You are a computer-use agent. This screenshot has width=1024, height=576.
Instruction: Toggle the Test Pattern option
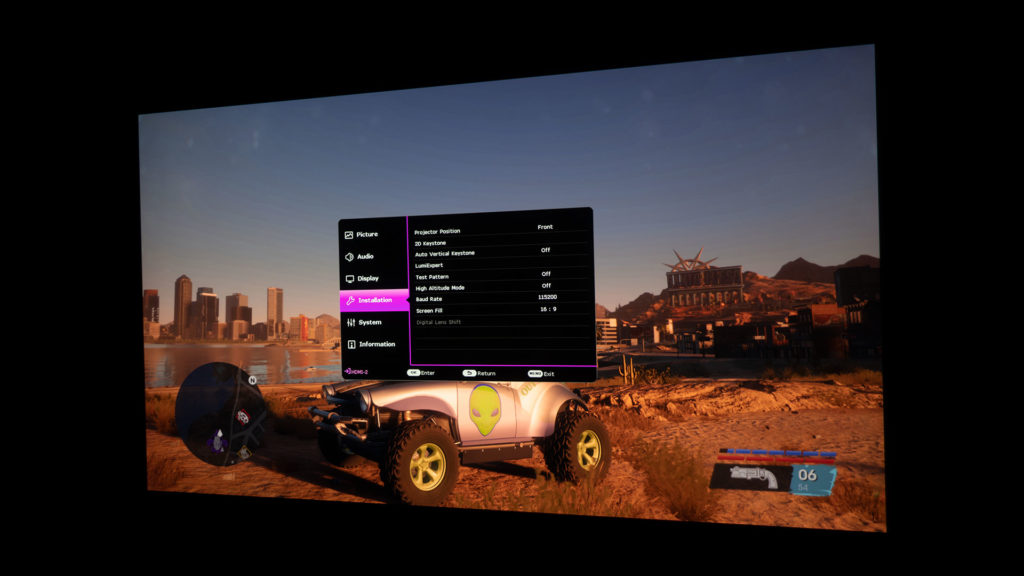click(432, 276)
